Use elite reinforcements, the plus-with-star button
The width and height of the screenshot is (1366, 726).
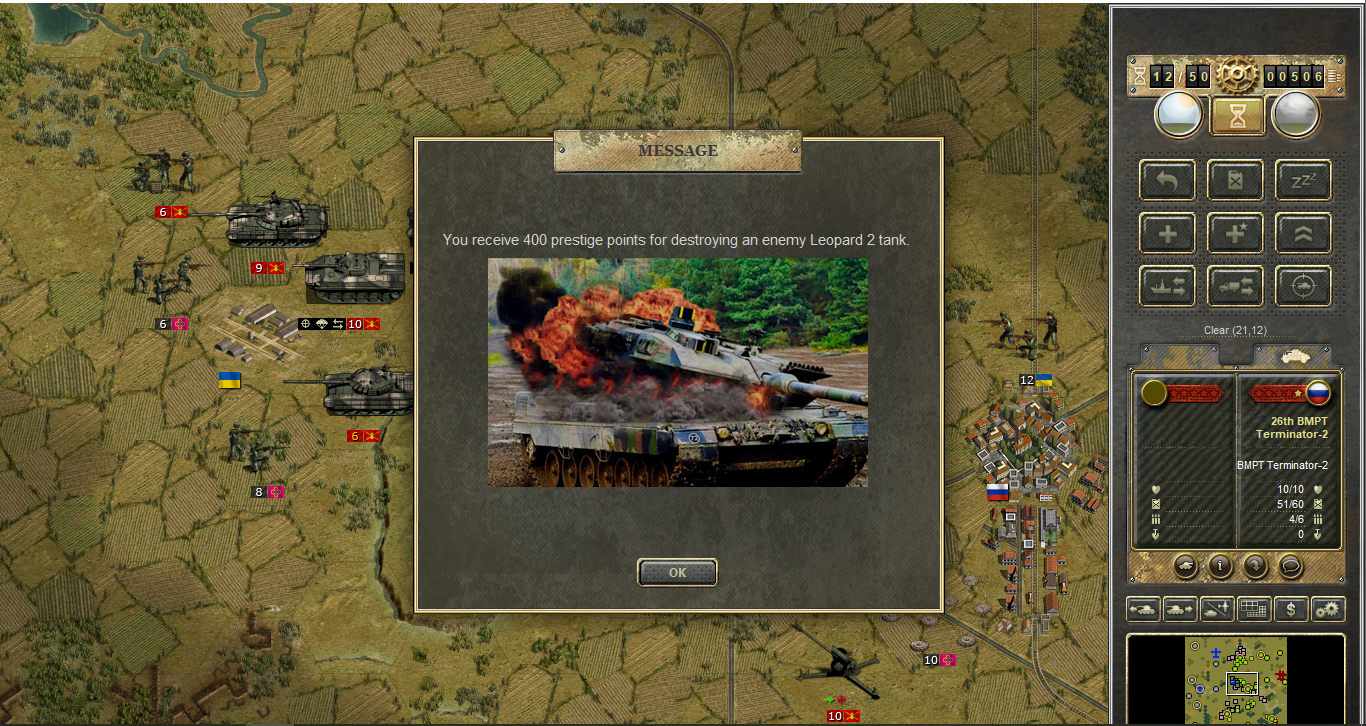point(1236,233)
